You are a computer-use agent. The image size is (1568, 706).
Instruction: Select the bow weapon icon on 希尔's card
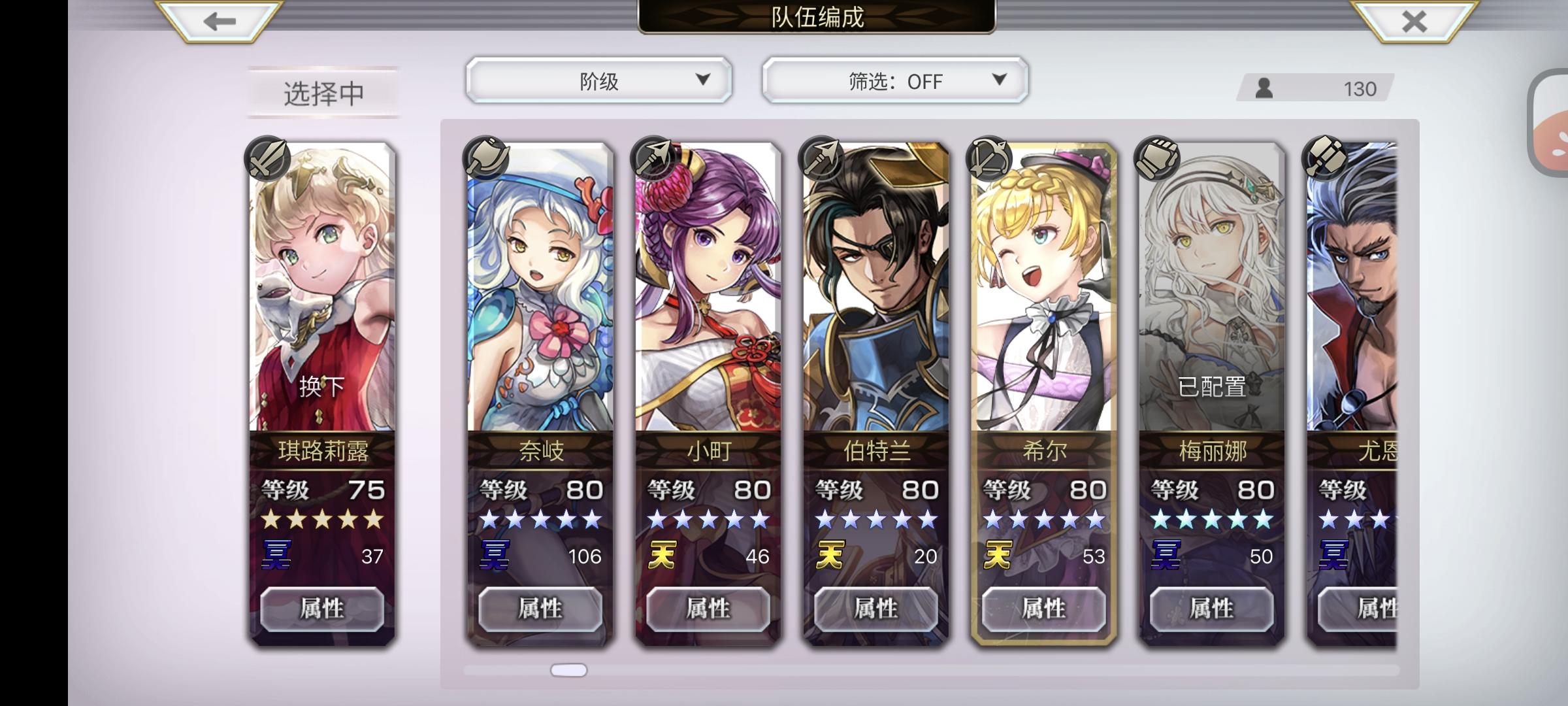[x=990, y=159]
